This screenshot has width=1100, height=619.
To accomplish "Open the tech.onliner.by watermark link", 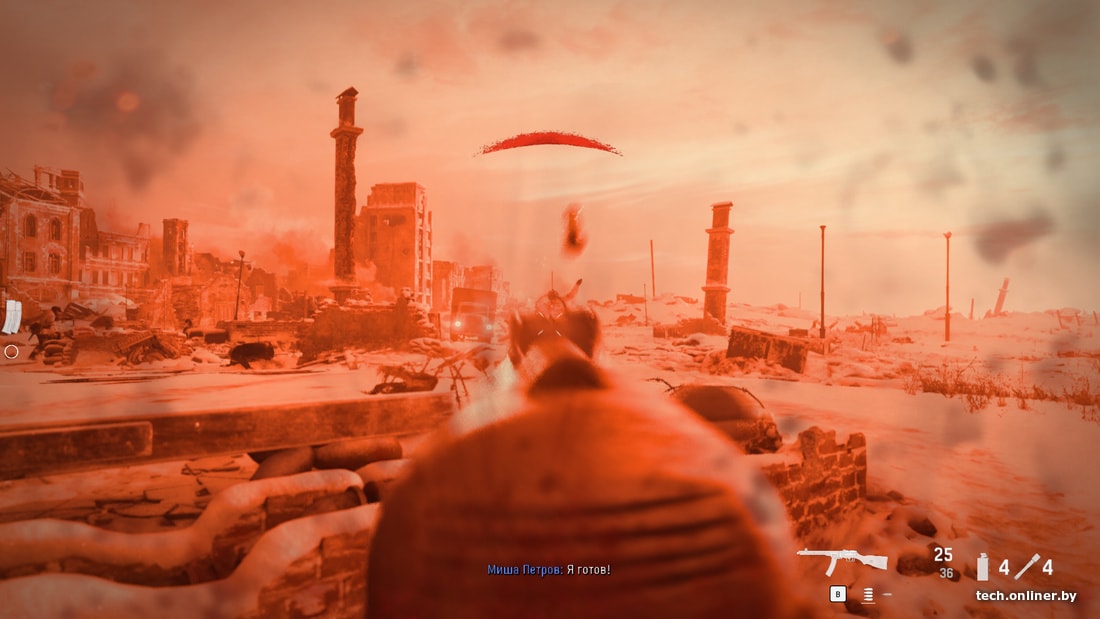I will (1026, 596).
